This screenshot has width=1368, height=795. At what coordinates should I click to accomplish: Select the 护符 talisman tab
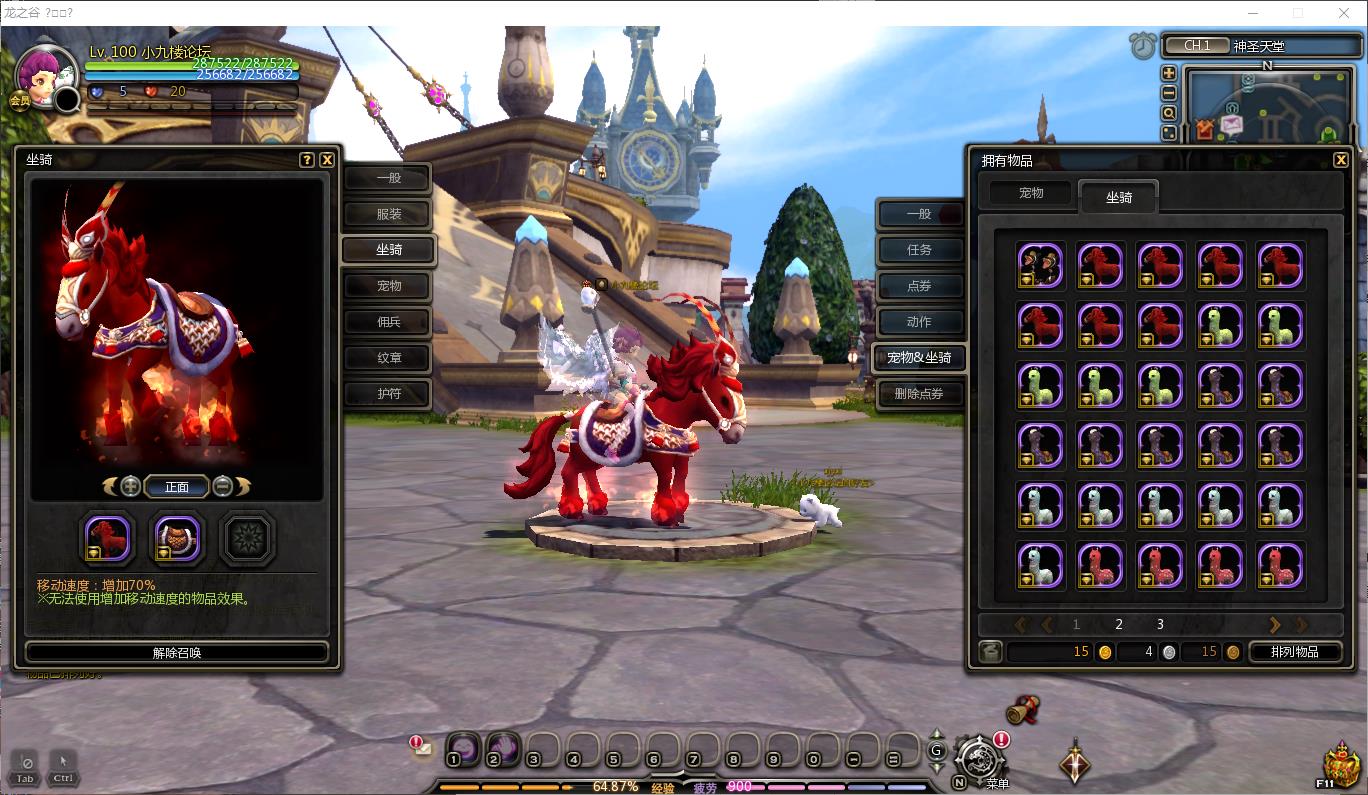coord(388,394)
